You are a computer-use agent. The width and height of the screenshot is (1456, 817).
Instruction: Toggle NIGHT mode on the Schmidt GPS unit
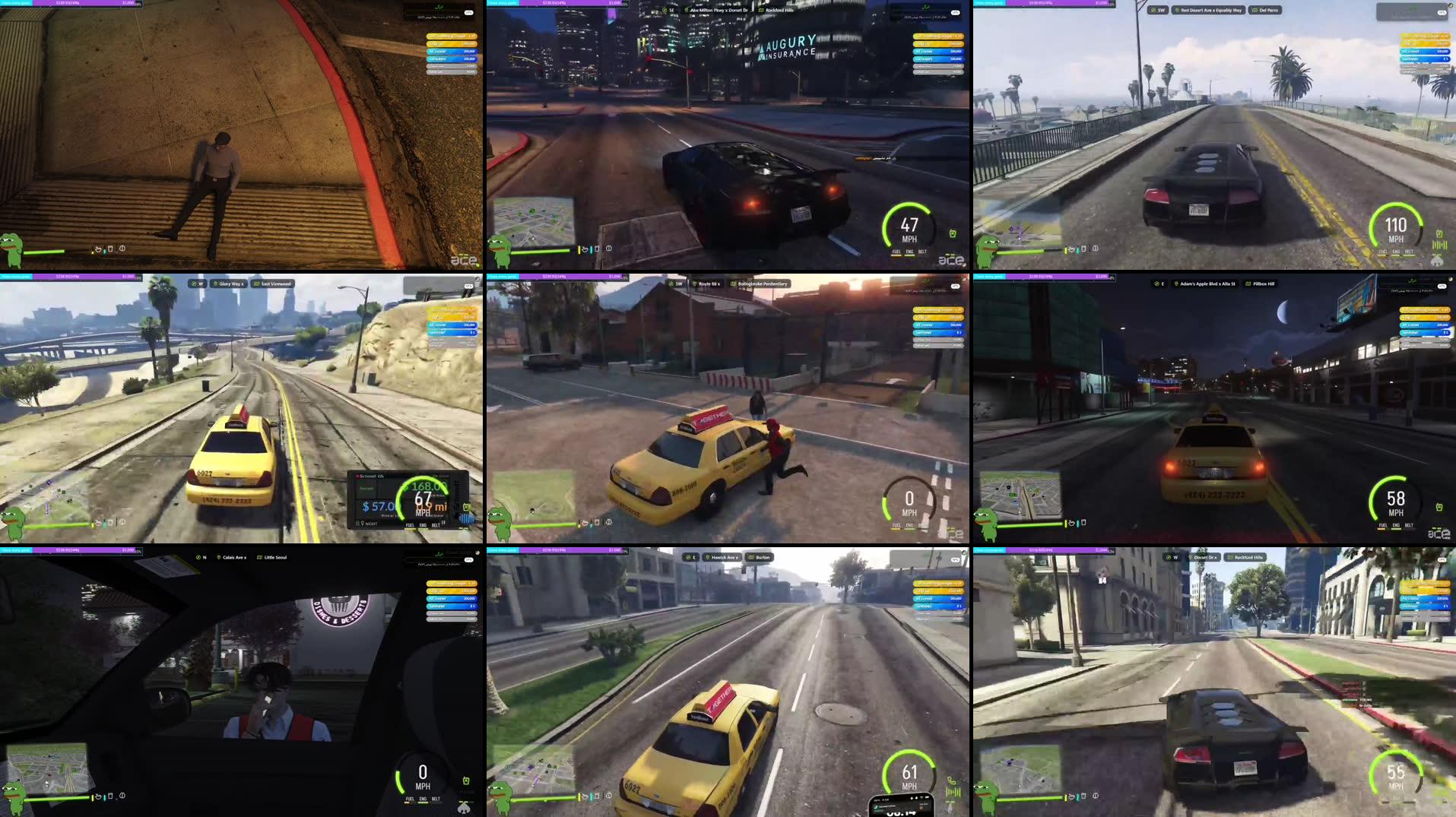tap(372, 524)
